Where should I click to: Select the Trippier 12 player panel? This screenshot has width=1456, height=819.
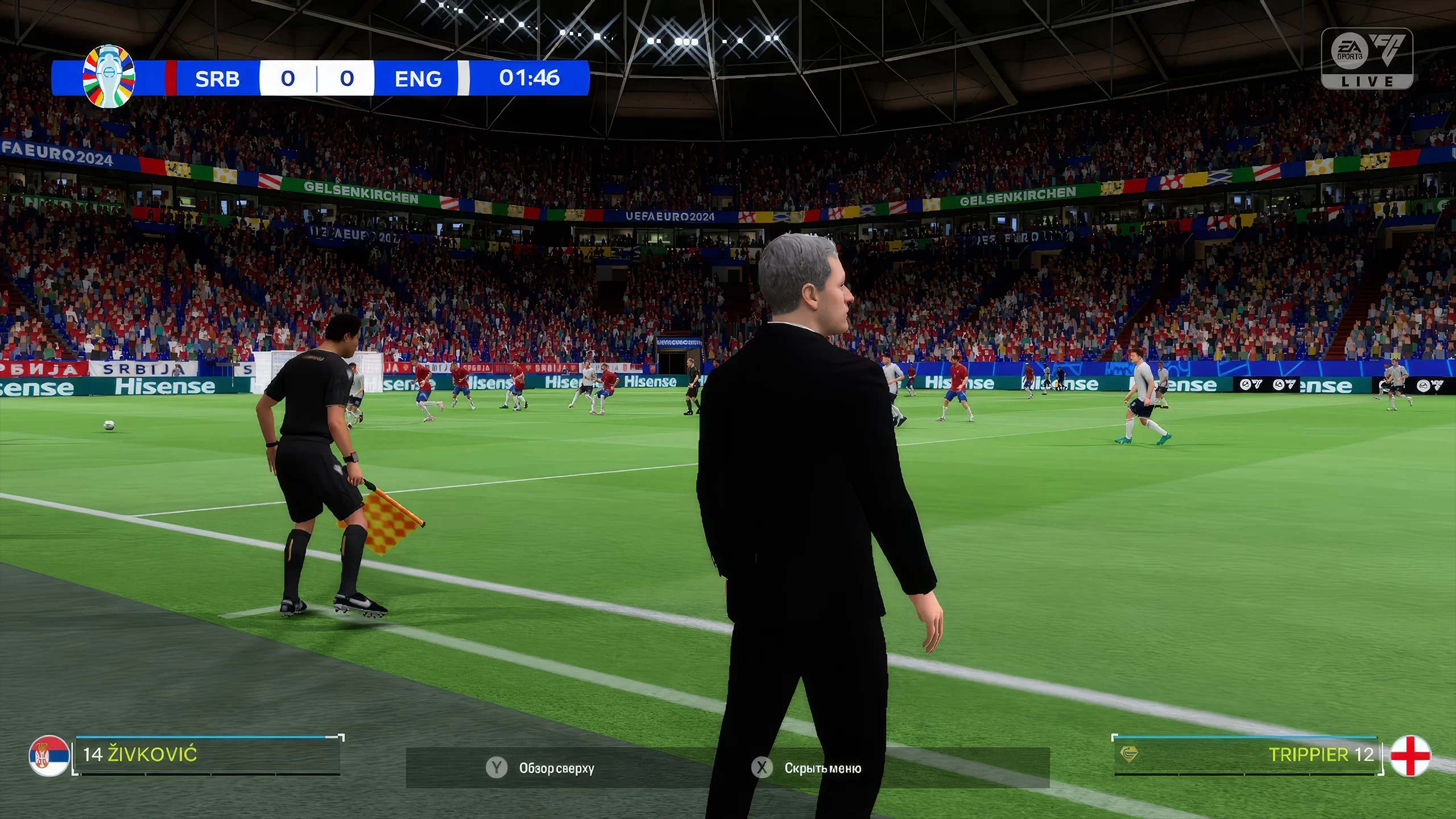pyautogui.click(x=1248, y=755)
